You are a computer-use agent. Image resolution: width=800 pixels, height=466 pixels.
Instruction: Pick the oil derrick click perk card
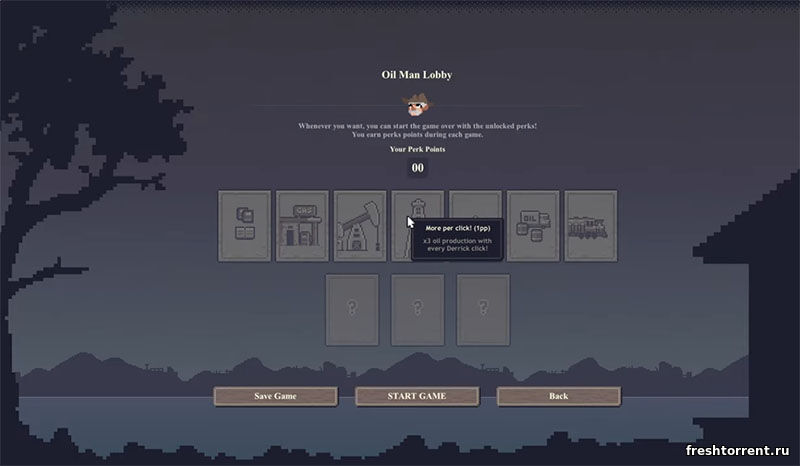coord(417,205)
